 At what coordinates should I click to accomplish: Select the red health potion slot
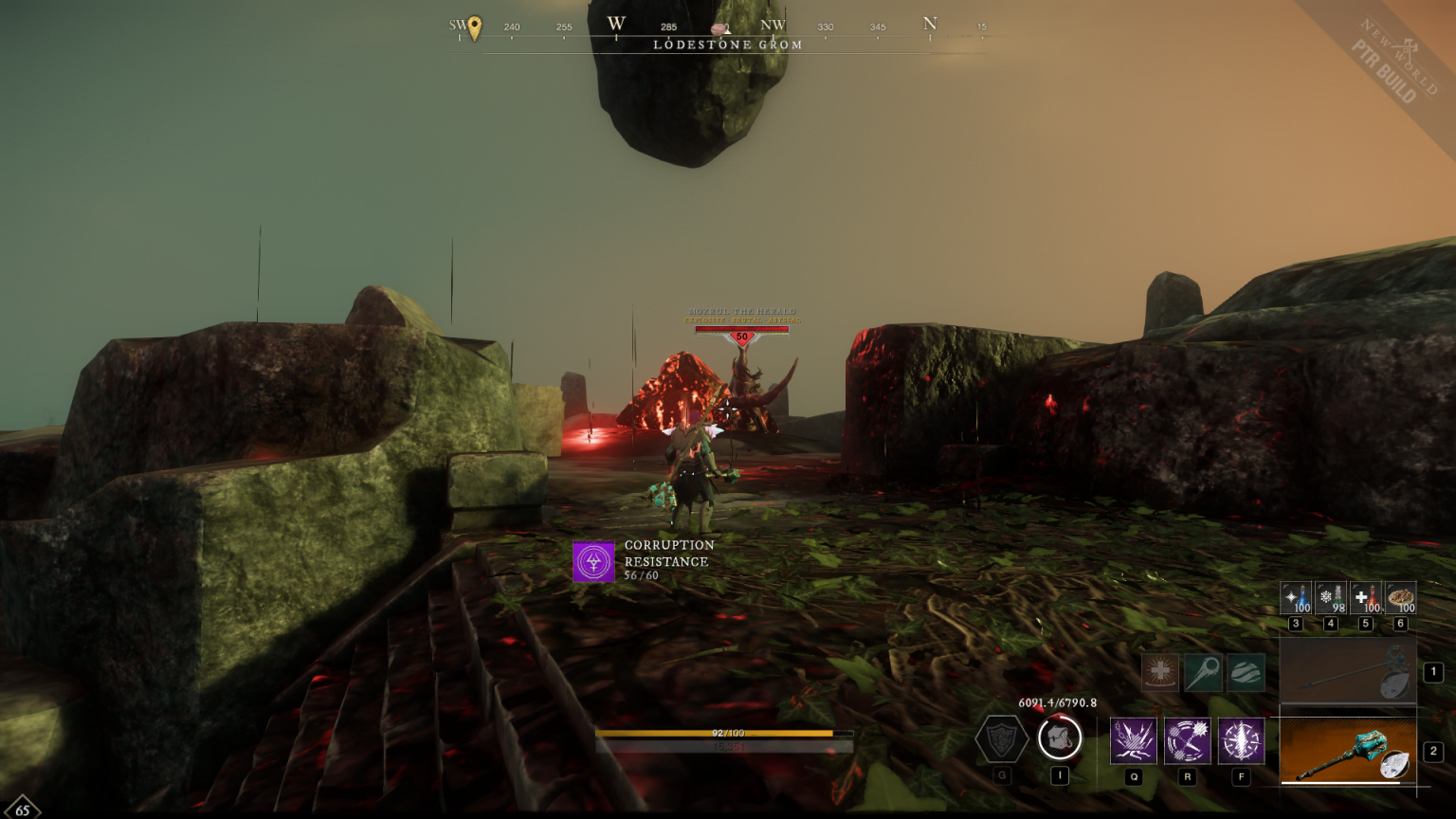1366,598
